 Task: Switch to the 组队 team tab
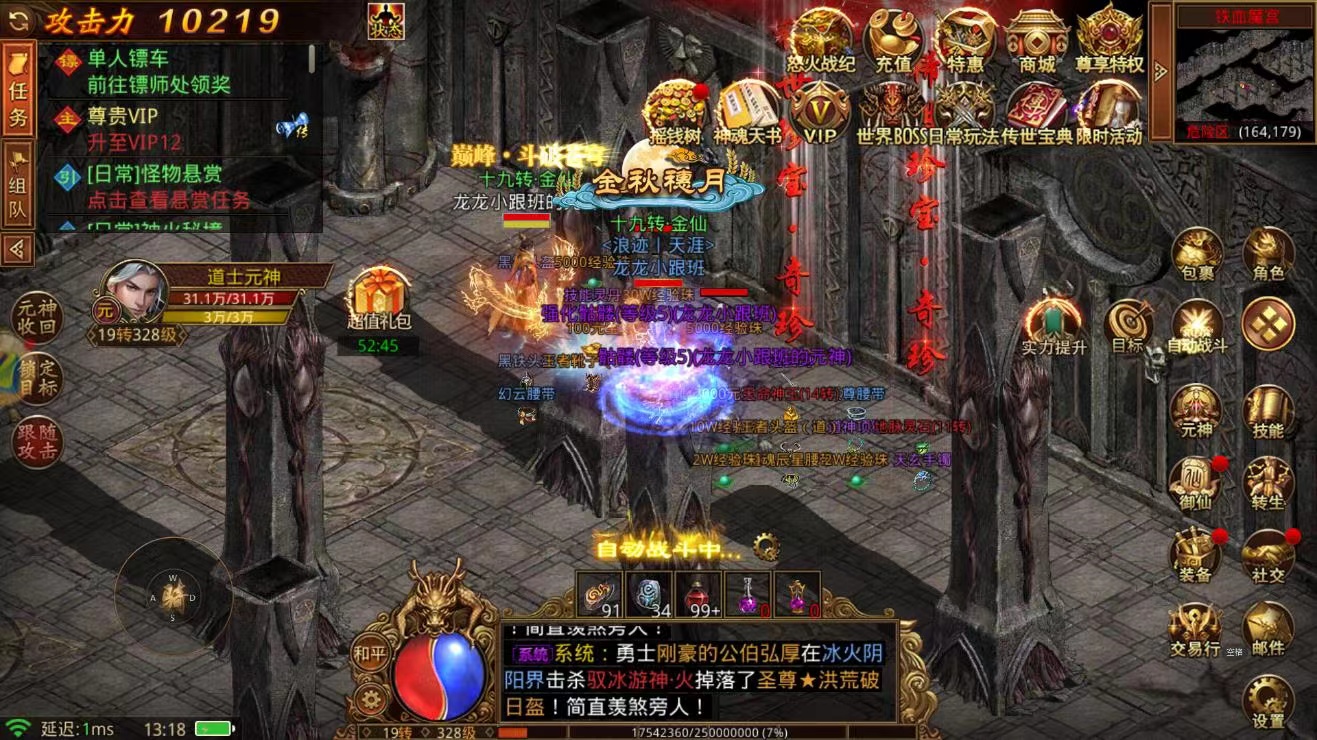18,186
